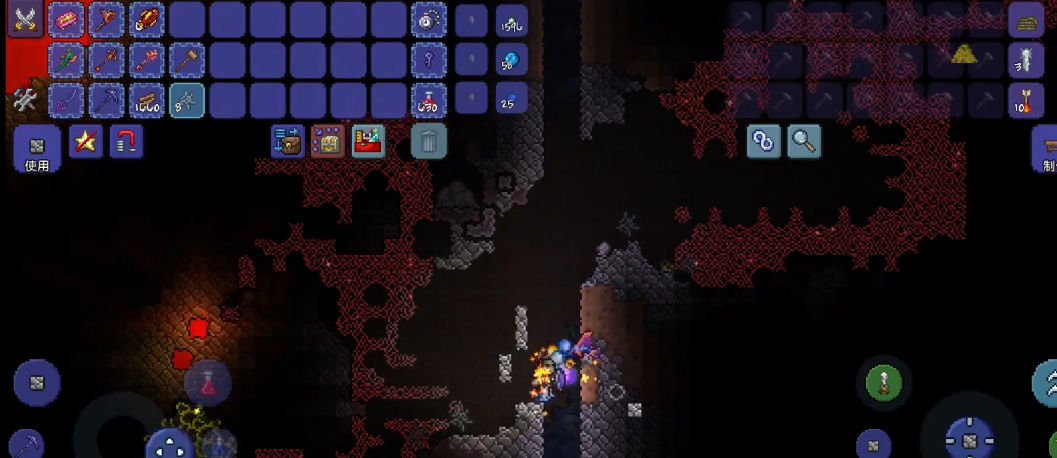Click the chain link crafting filter button
1057x458 pixels.
764,142
